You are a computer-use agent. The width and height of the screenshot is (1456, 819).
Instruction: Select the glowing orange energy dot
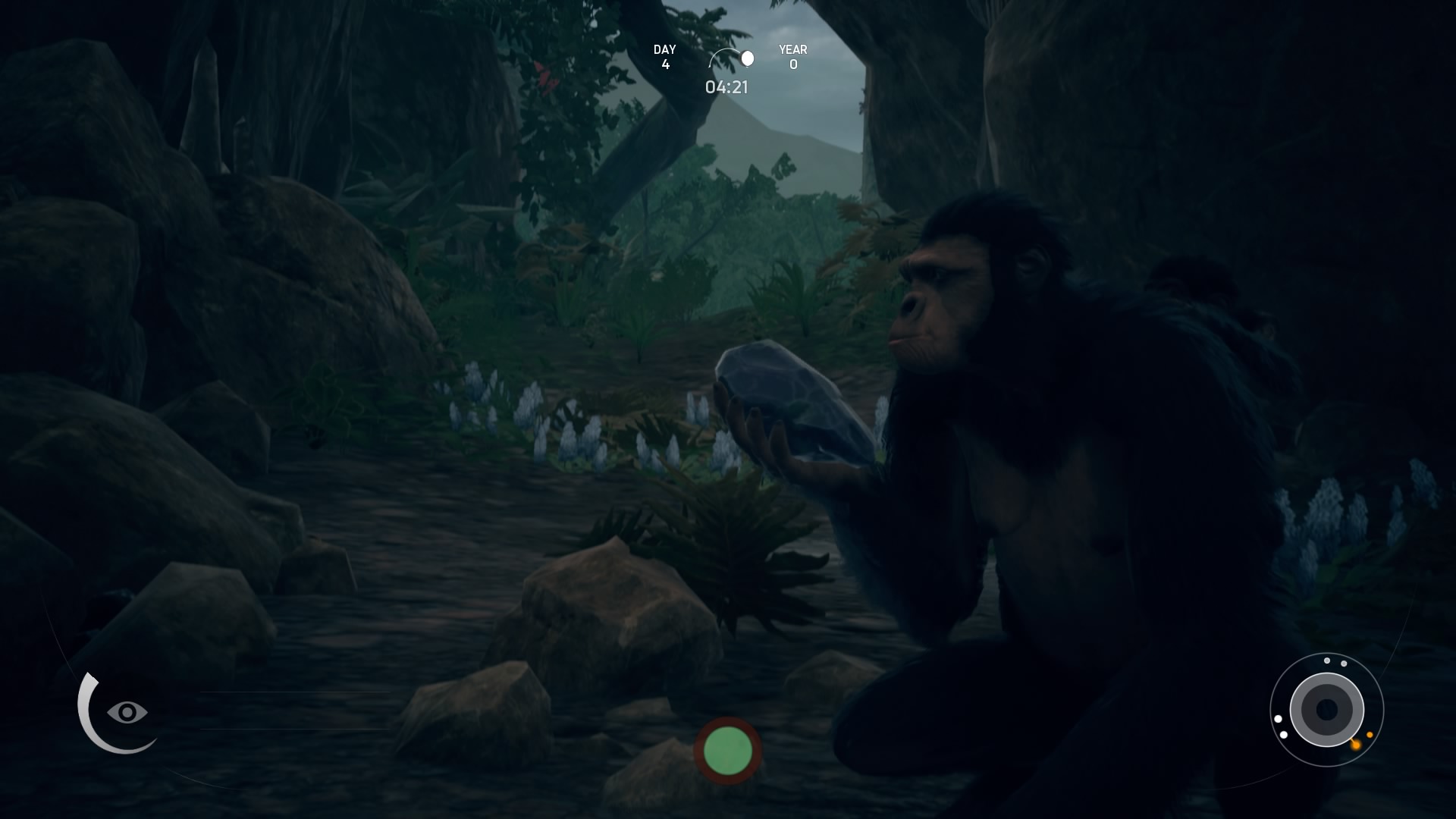(x=1356, y=745)
